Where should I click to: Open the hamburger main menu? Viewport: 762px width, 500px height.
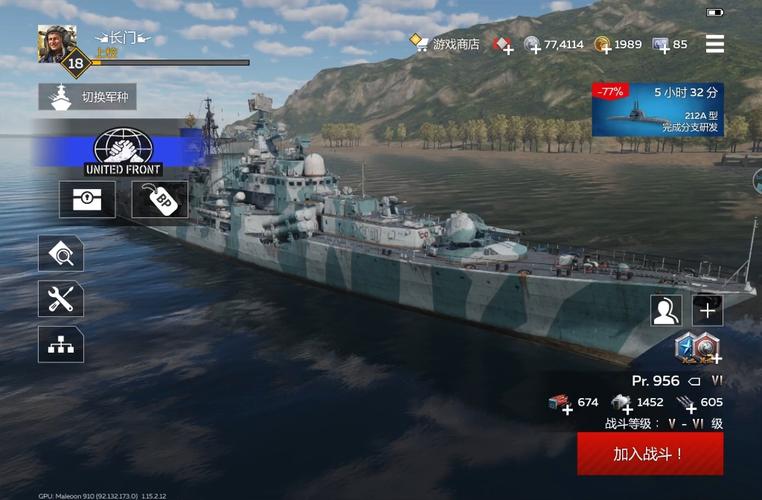click(714, 44)
